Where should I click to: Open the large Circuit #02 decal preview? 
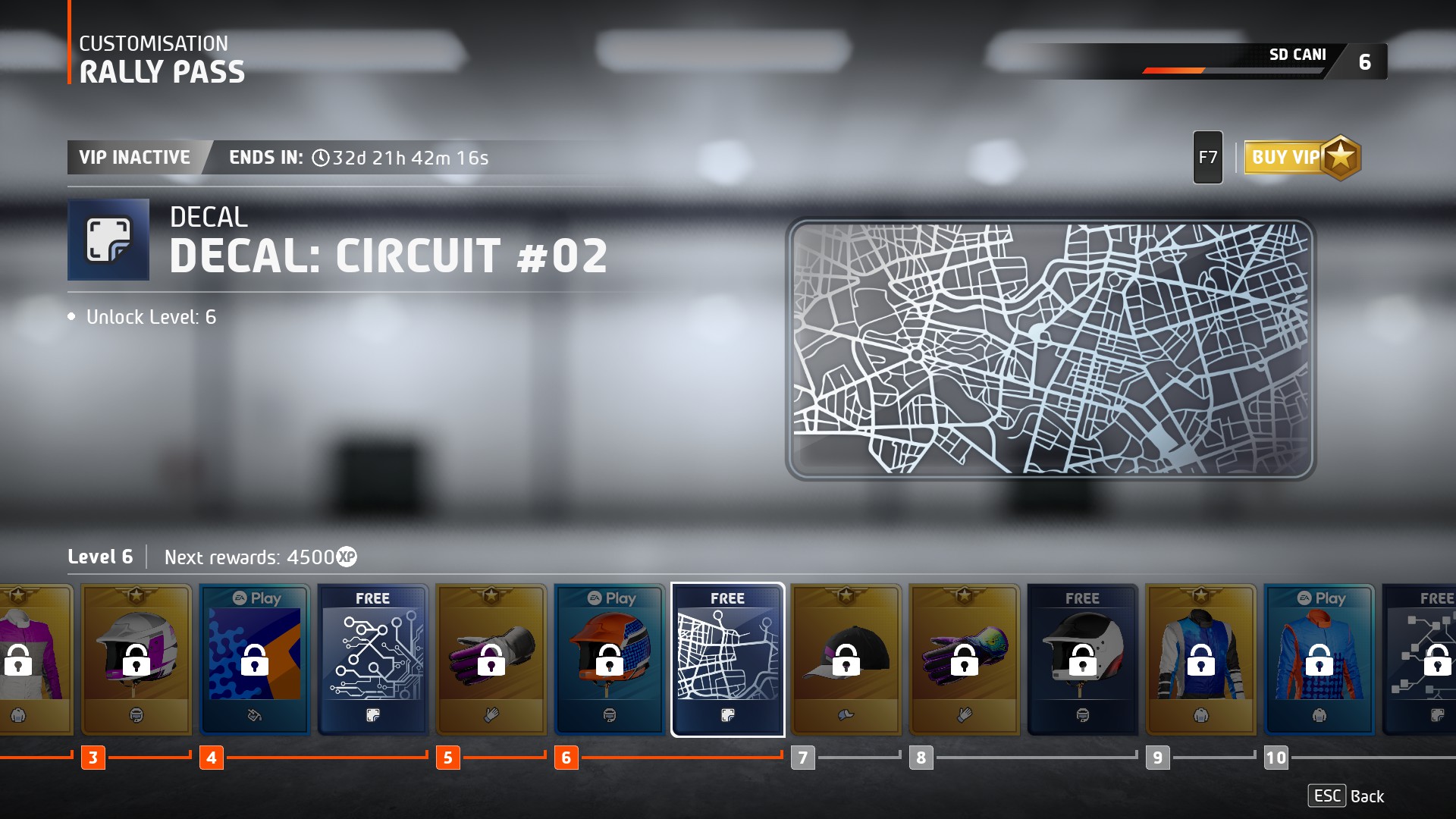1050,350
